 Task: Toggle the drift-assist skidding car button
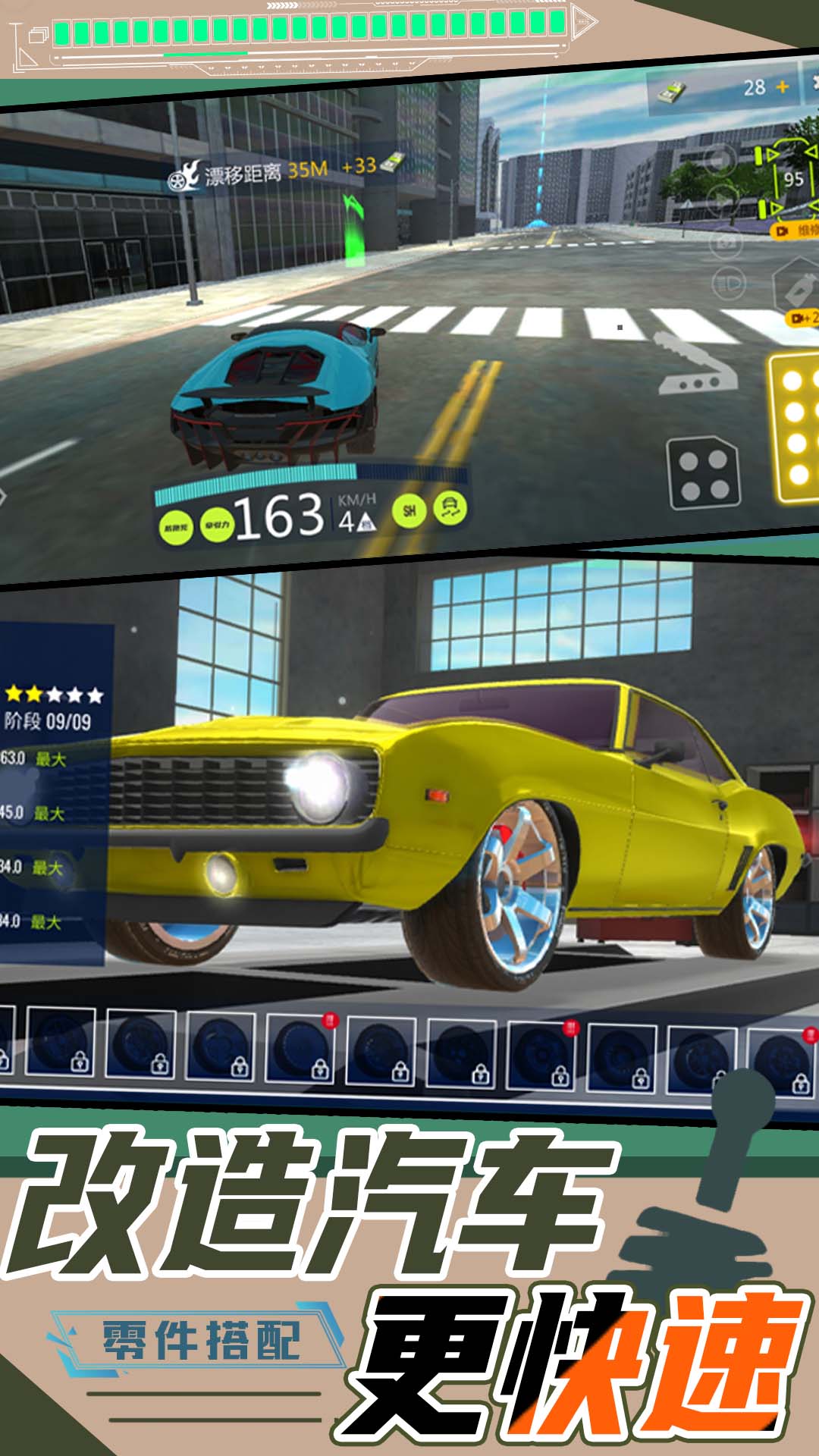click(x=449, y=507)
